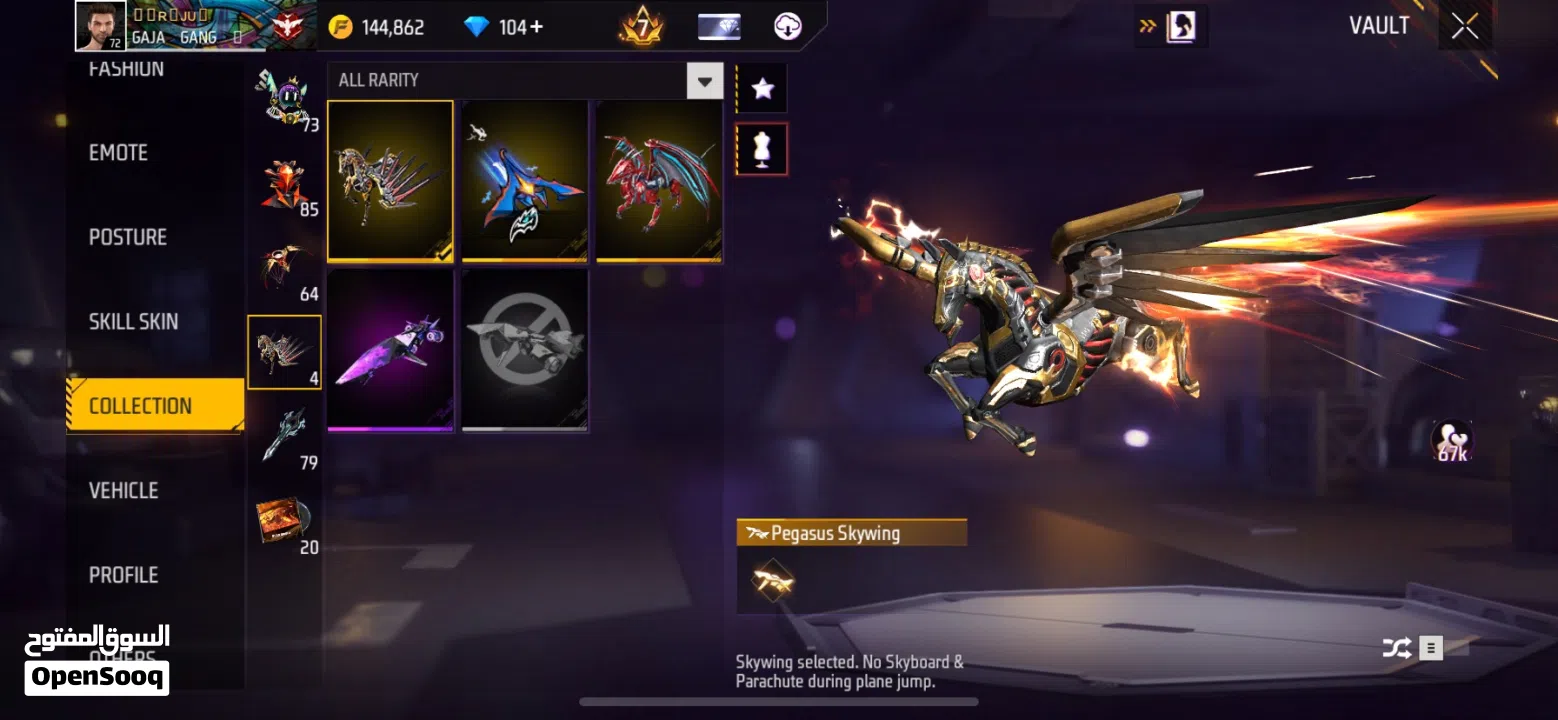Select the red dragon skywing tile
1558x720 pixels.
pyautogui.click(x=659, y=181)
